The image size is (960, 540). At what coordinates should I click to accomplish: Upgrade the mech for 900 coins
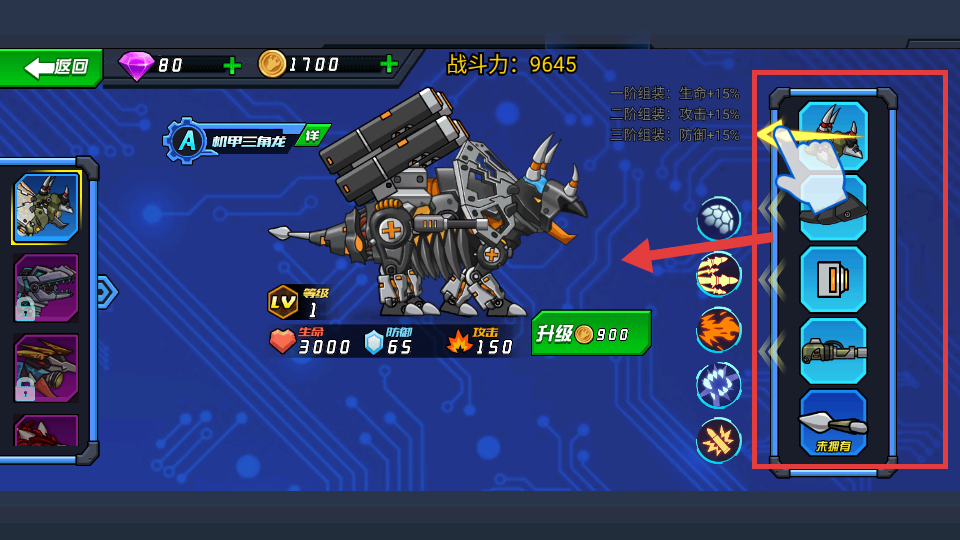[591, 334]
